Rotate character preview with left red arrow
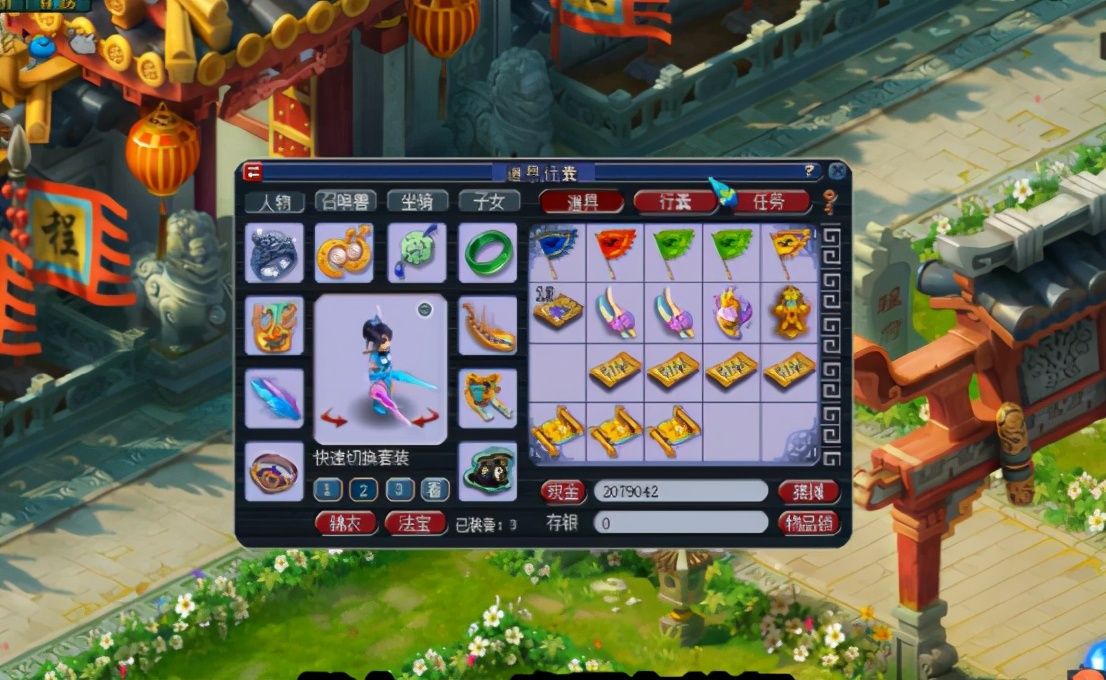This screenshot has height=680, width=1106. (334, 417)
